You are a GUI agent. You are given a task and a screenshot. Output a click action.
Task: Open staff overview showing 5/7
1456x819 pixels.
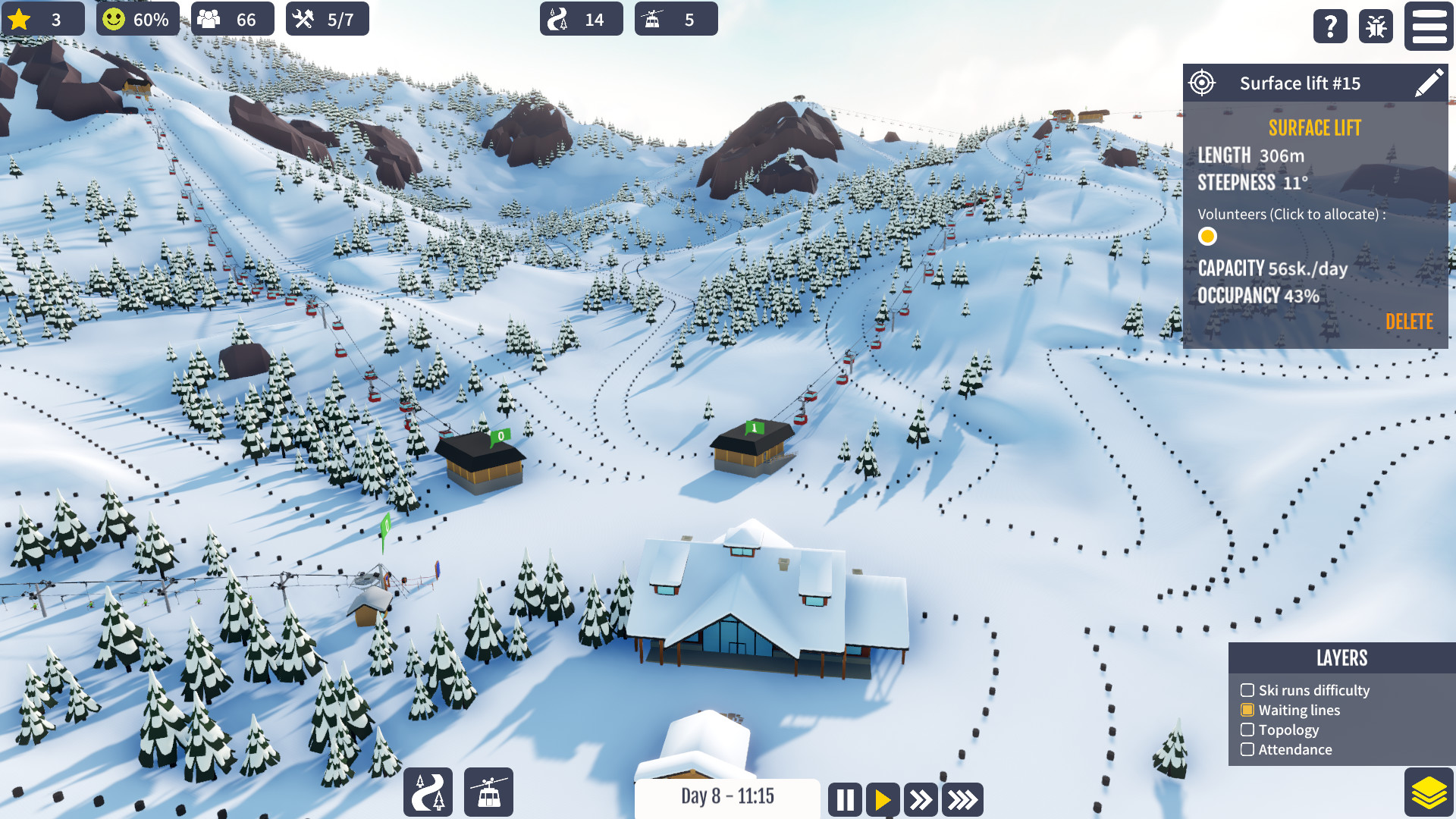327,19
